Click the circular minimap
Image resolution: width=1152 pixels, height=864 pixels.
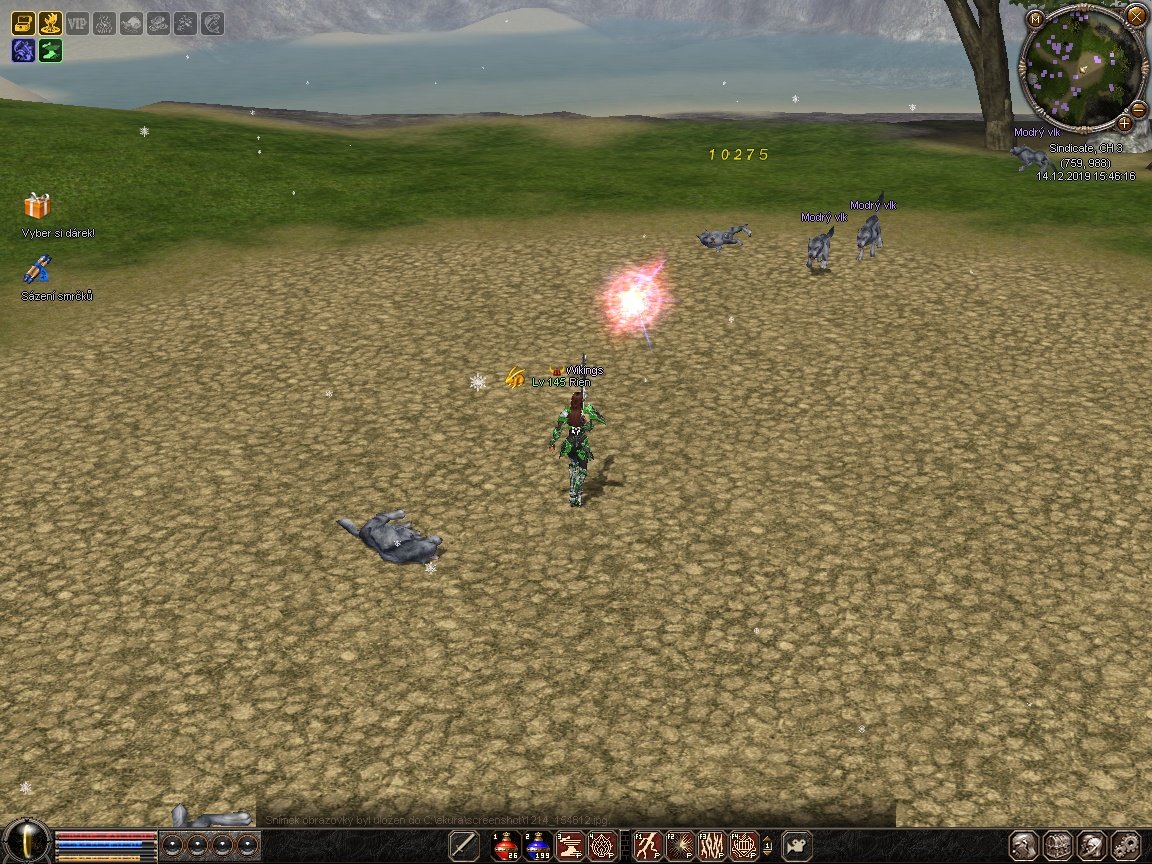click(1081, 68)
